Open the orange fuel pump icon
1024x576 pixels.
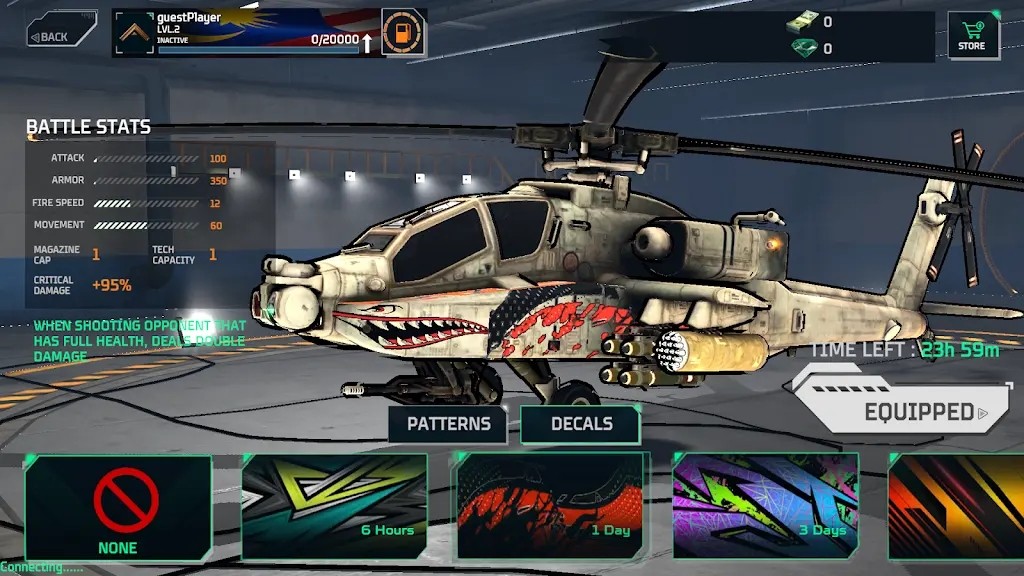(x=404, y=33)
